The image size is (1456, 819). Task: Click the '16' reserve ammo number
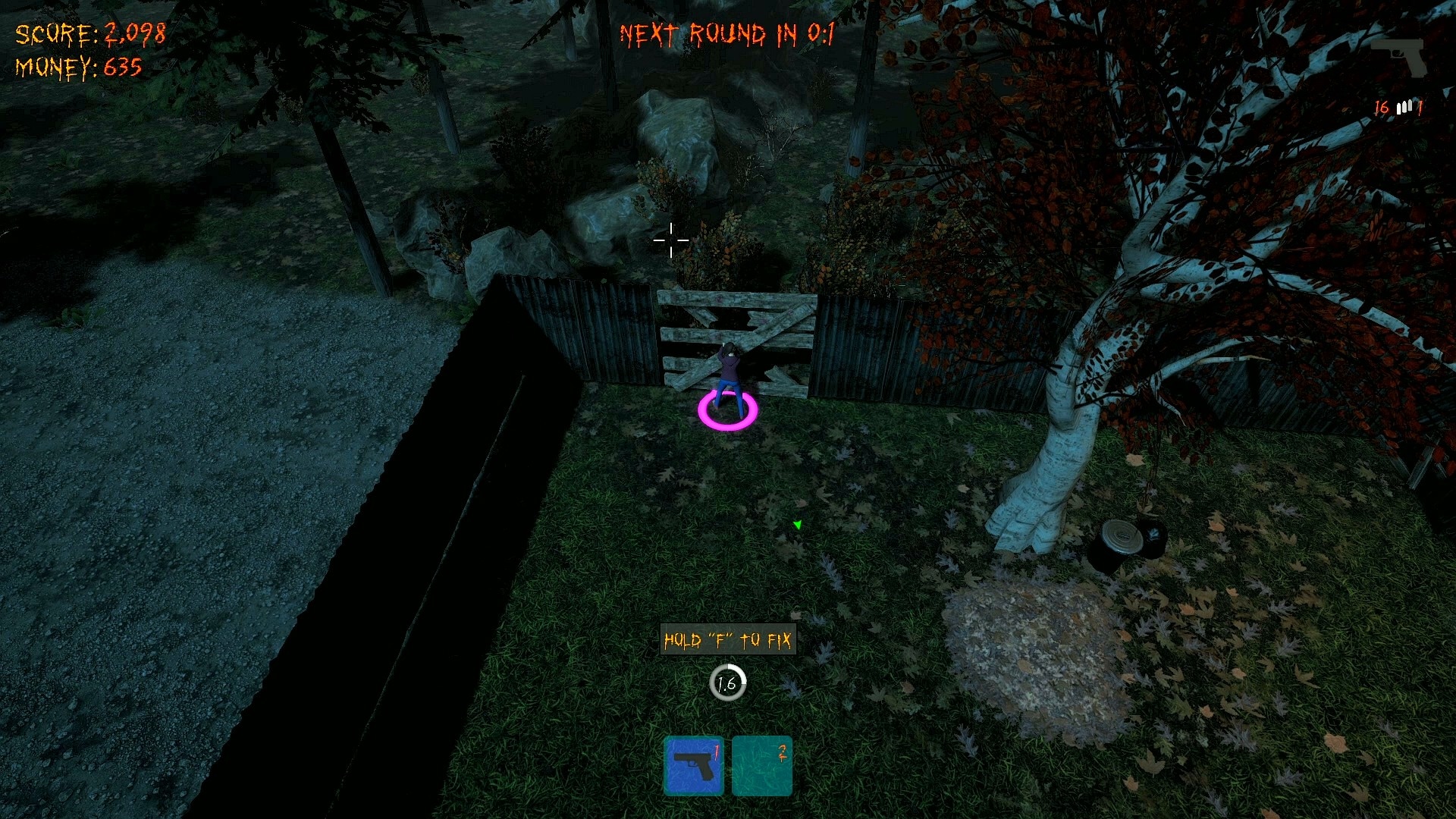click(x=1382, y=106)
